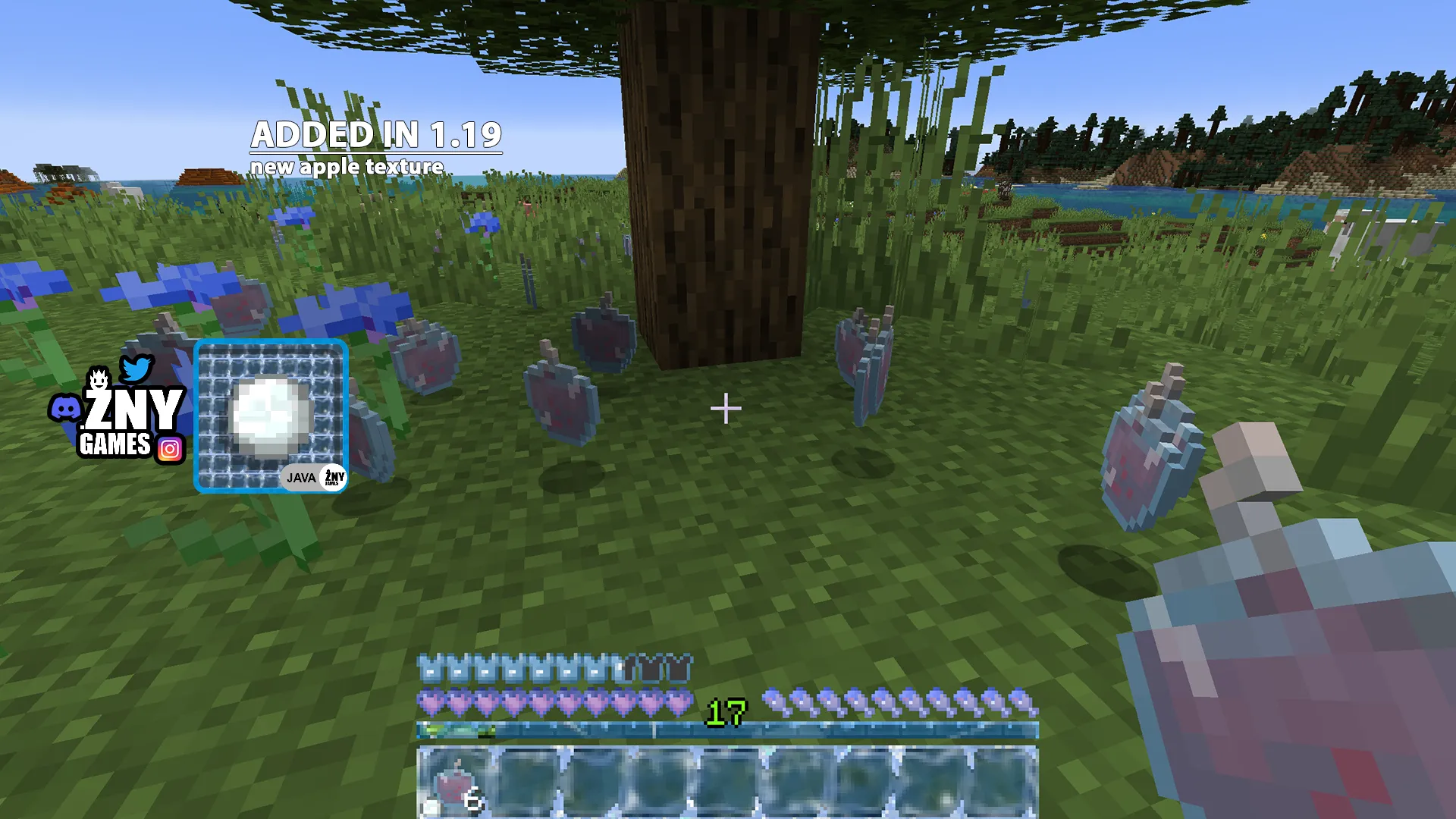Click the first purple heart in health bar
Viewport: 1456px width, 819px height.
point(428,703)
